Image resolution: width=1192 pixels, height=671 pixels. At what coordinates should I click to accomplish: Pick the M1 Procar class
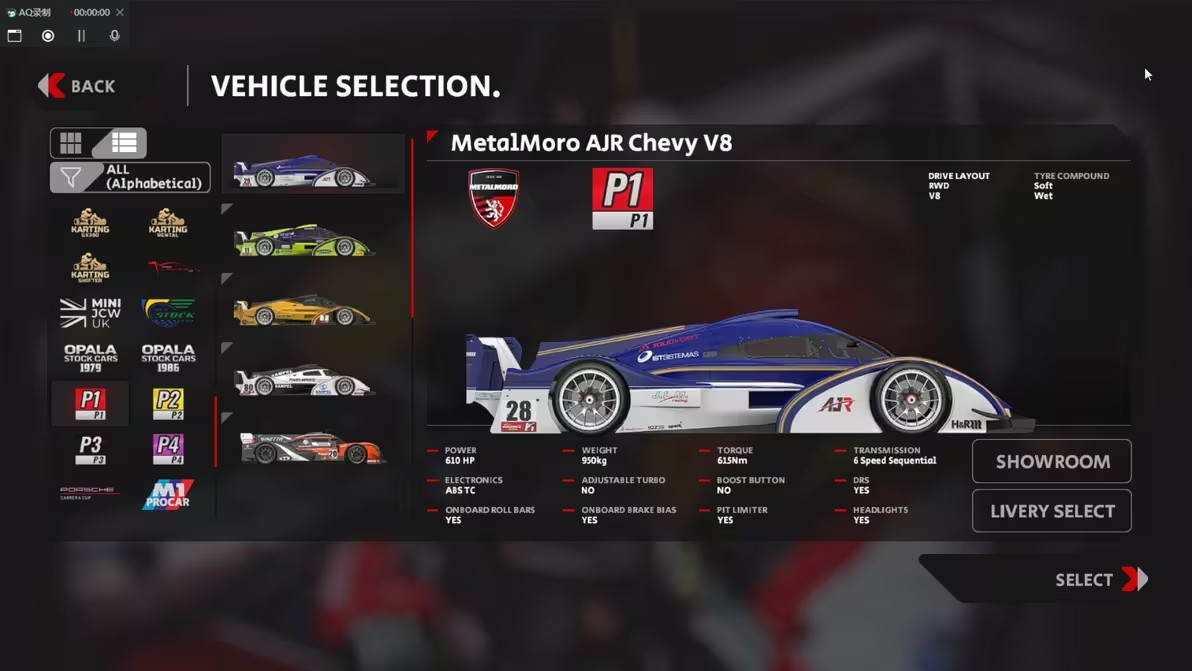(168, 494)
